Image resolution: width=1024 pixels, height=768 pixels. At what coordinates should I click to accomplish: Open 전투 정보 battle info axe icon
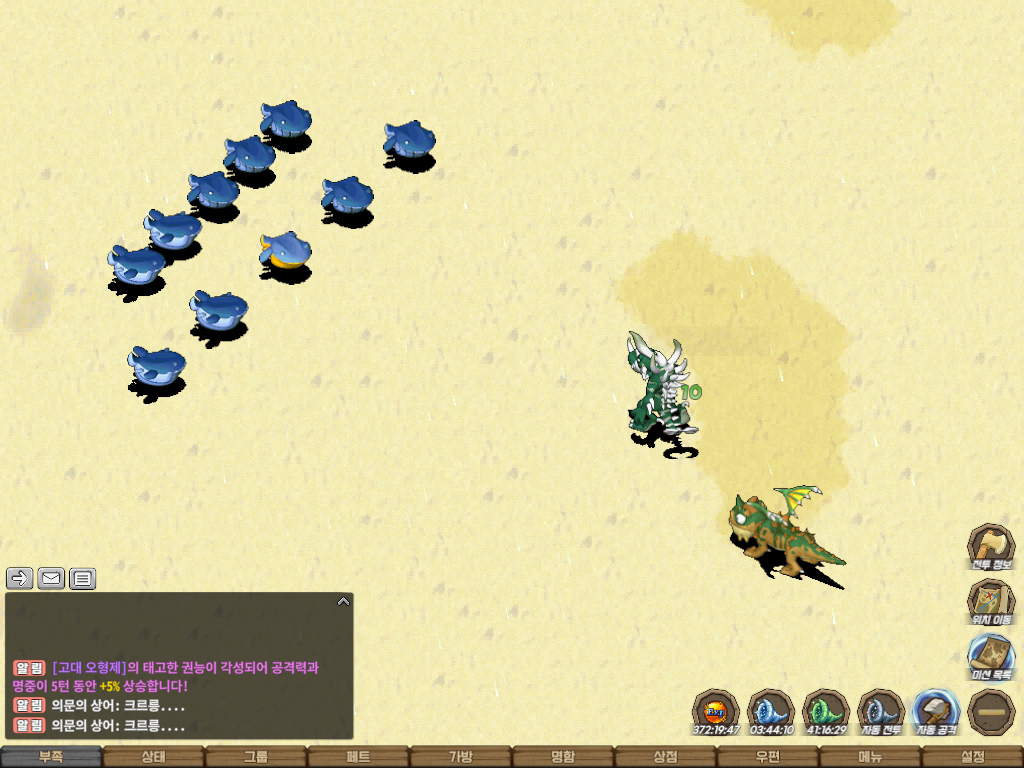pos(991,546)
